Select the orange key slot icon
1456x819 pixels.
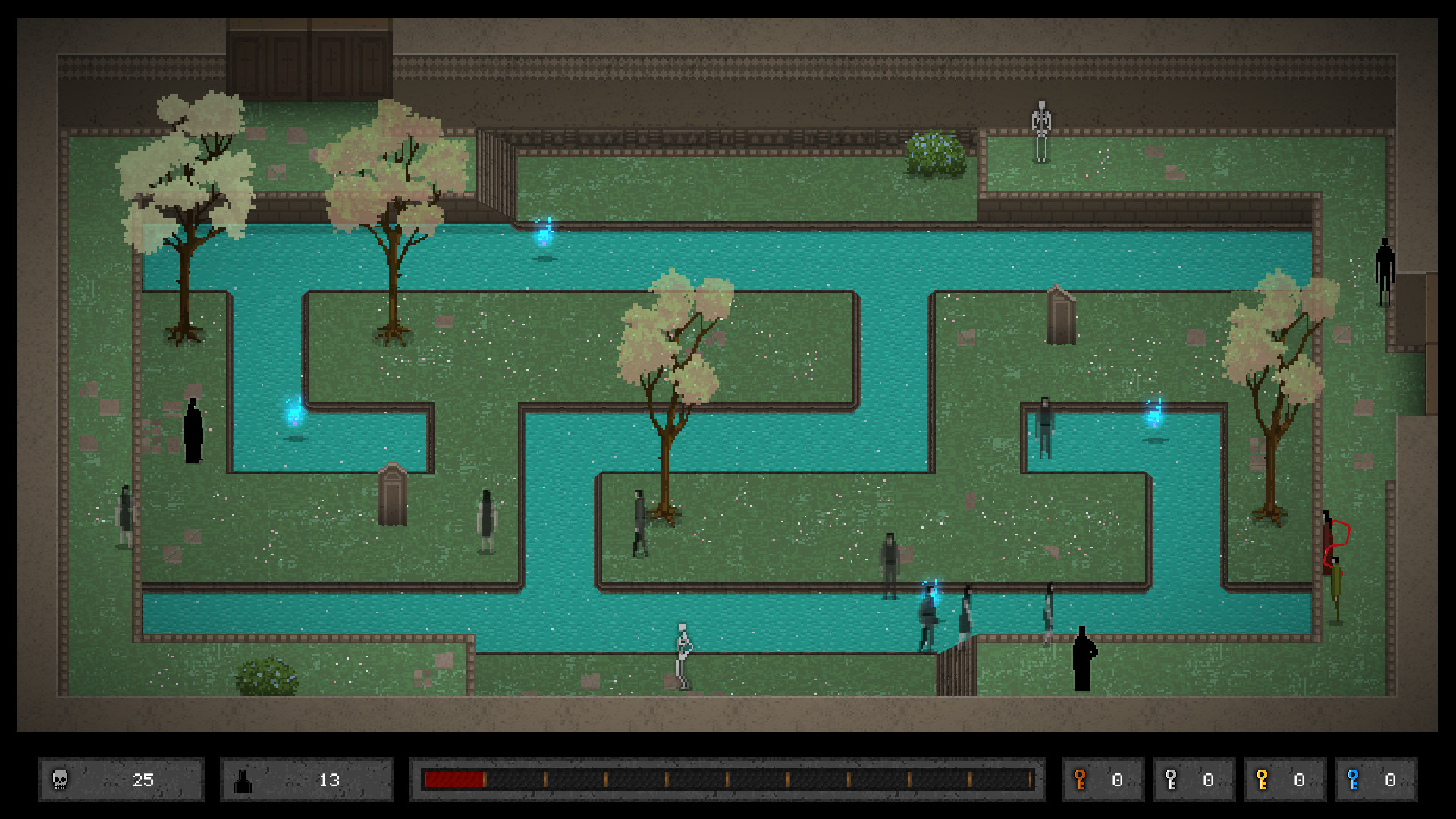[1080, 780]
